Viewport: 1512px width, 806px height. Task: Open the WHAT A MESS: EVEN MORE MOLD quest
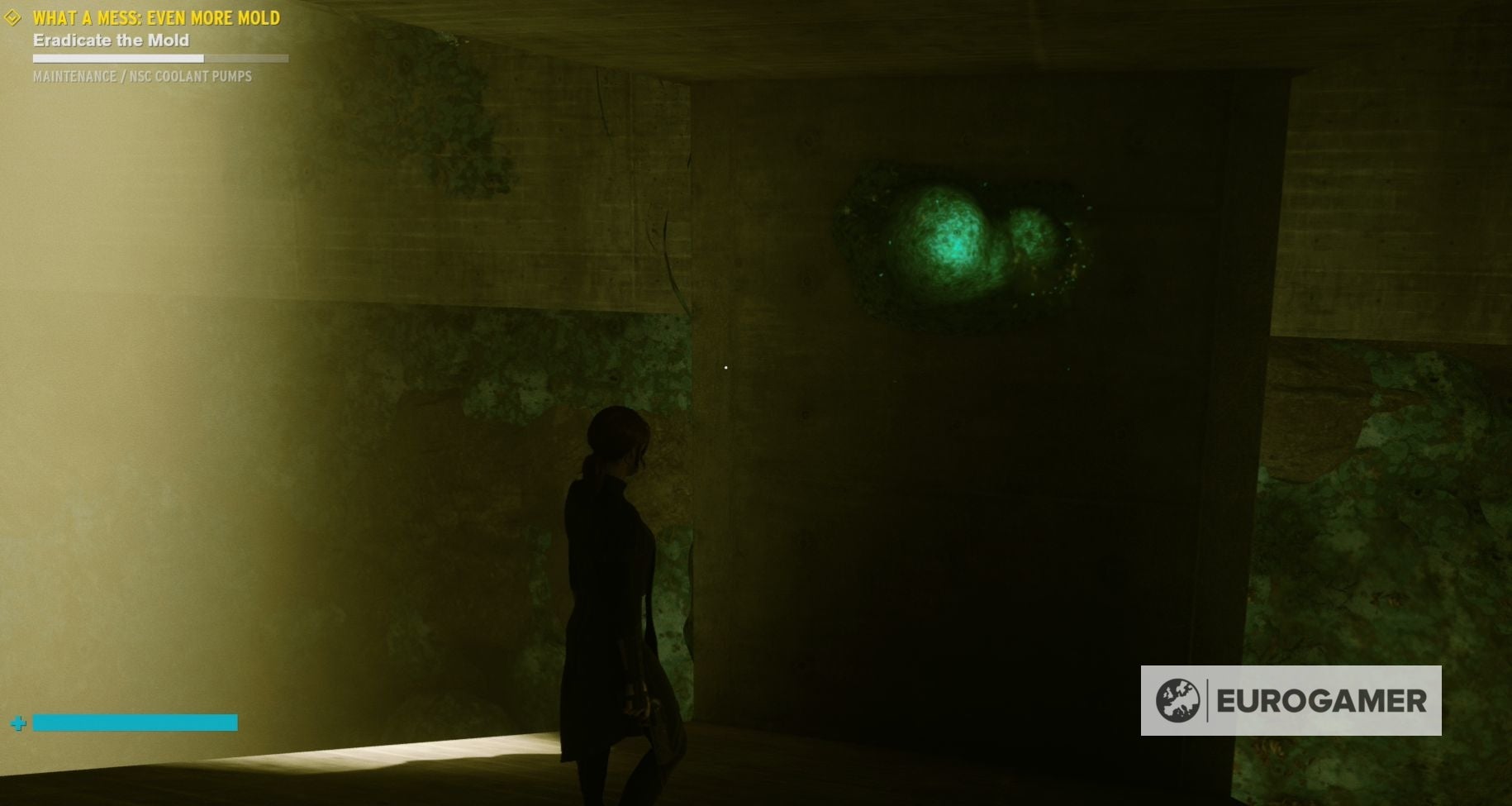point(155,17)
